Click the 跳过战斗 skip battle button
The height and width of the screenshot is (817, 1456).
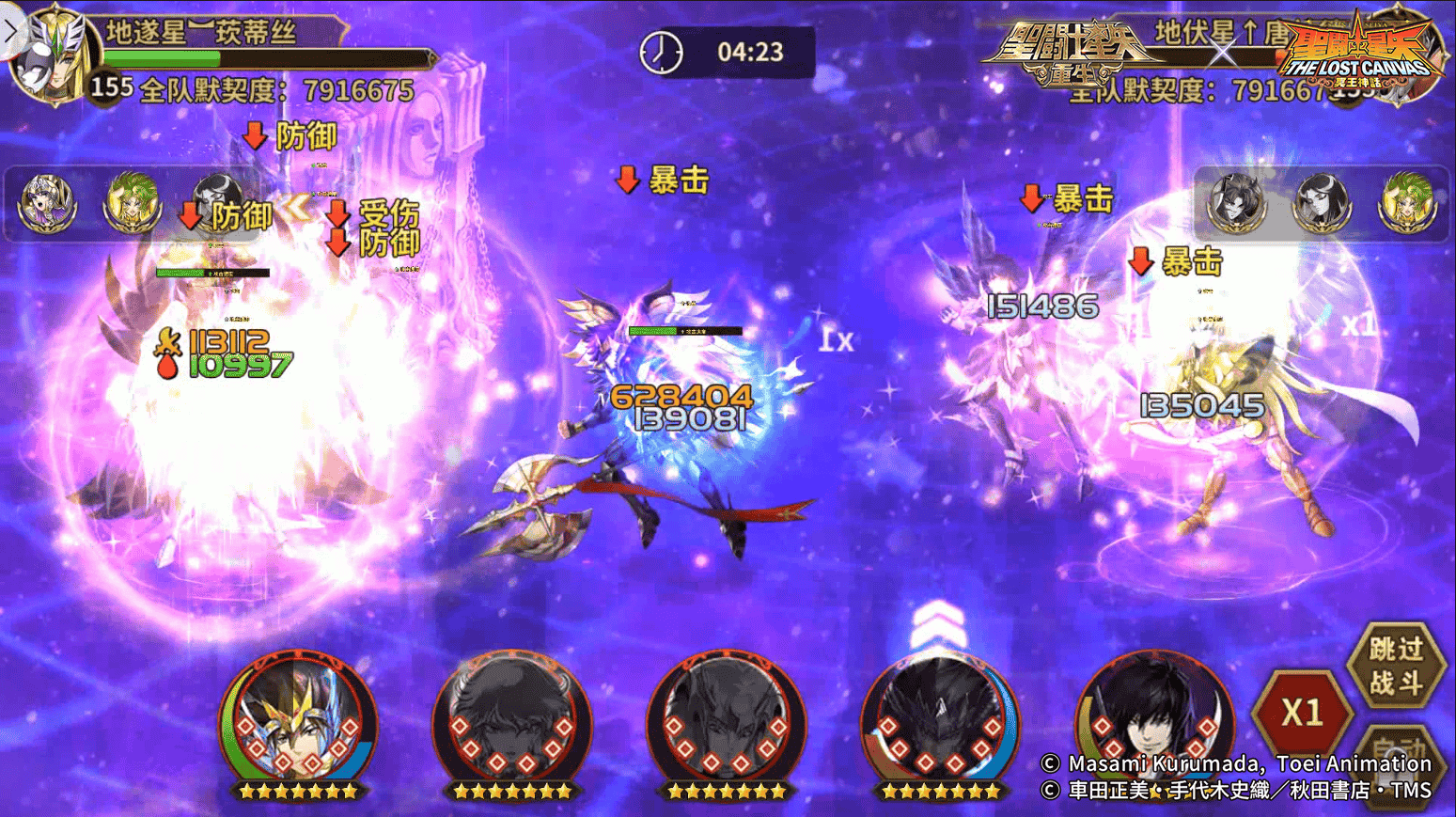[1396, 665]
